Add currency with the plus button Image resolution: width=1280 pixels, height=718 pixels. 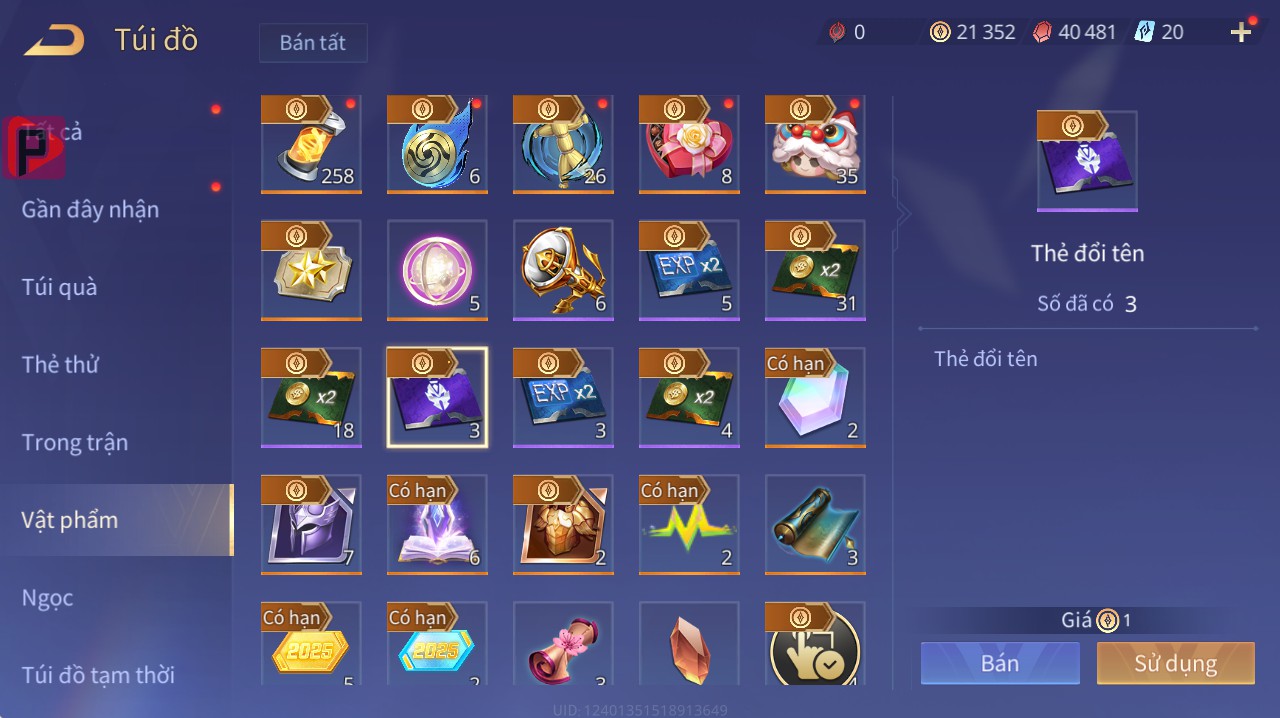[x=1241, y=32]
